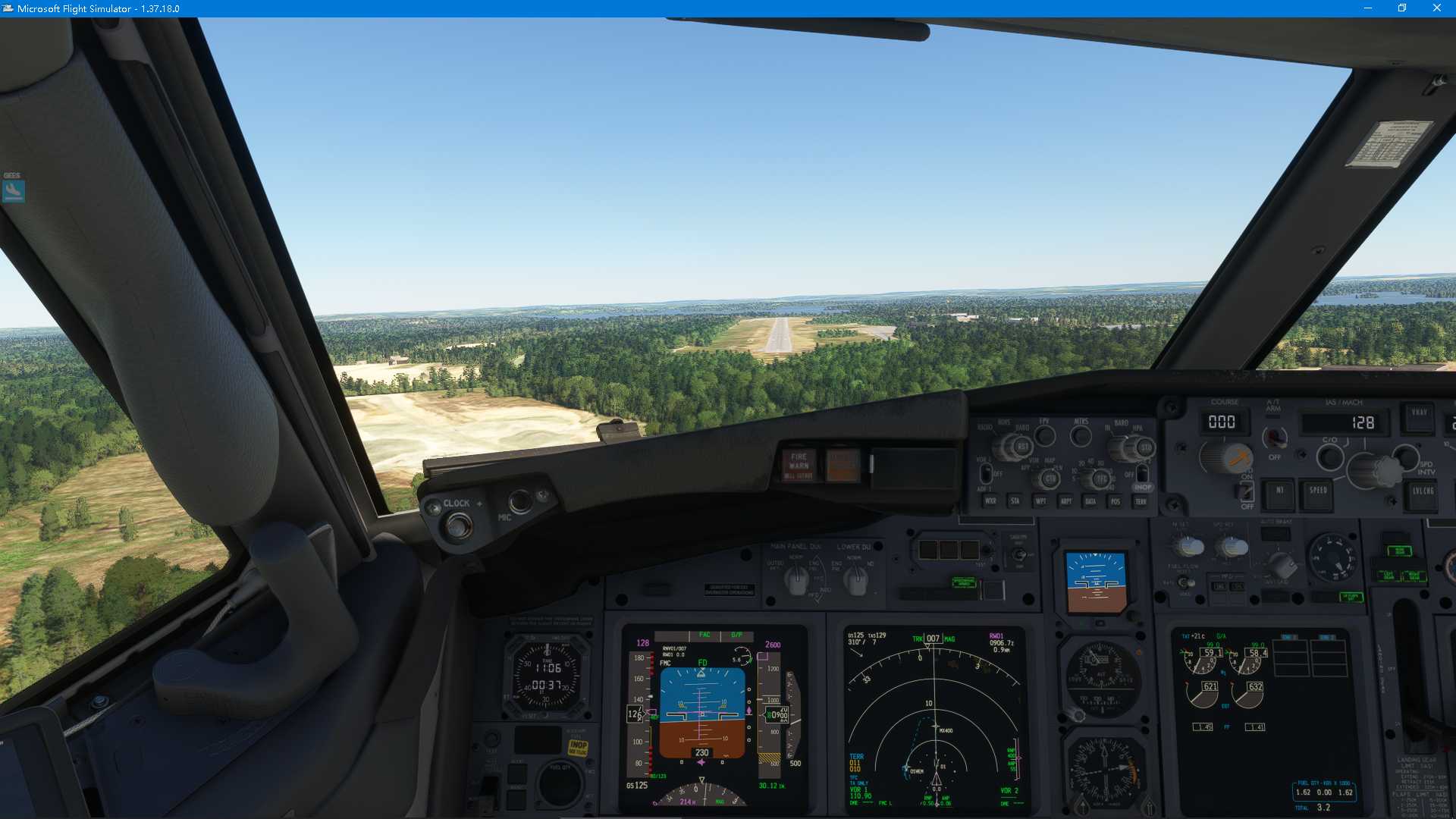The height and width of the screenshot is (819, 1456).
Task: Silence the FIRE WARN light
Action: tap(798, 465)
